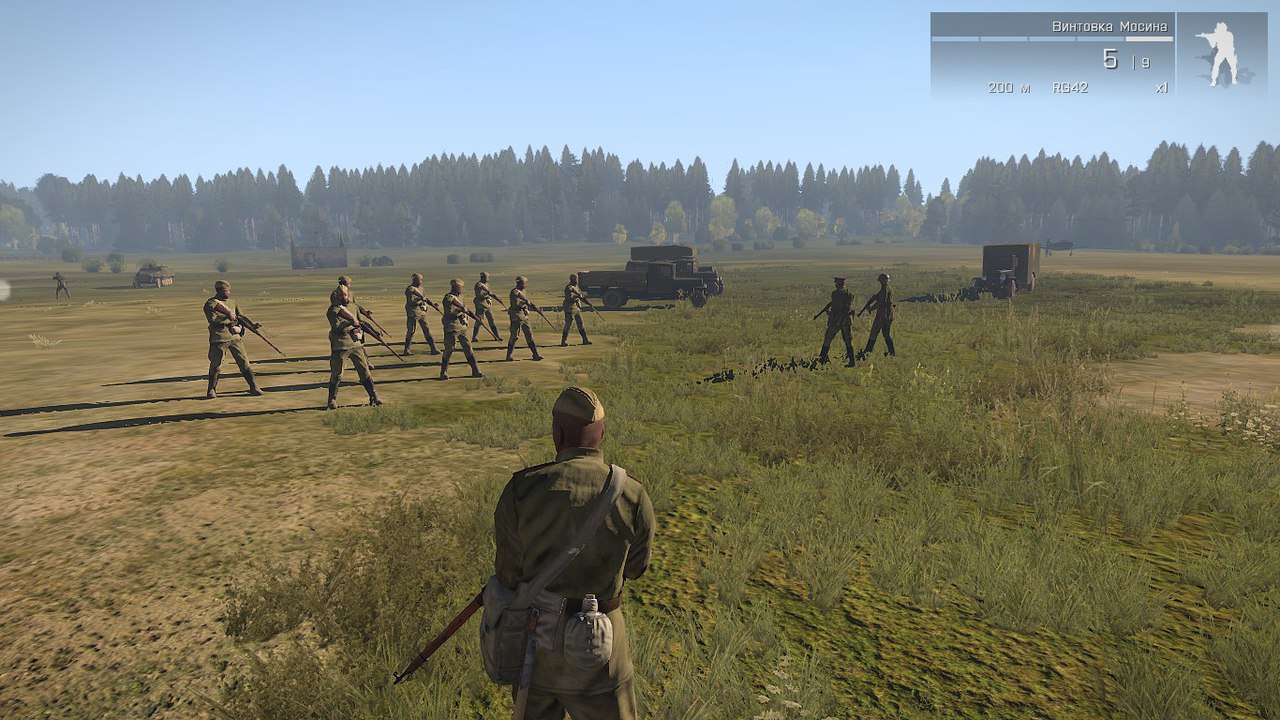Click the soldier stance indicator icon
Image resolution: width=1280 pixels, height=720 pixels.
point(1221,54)
